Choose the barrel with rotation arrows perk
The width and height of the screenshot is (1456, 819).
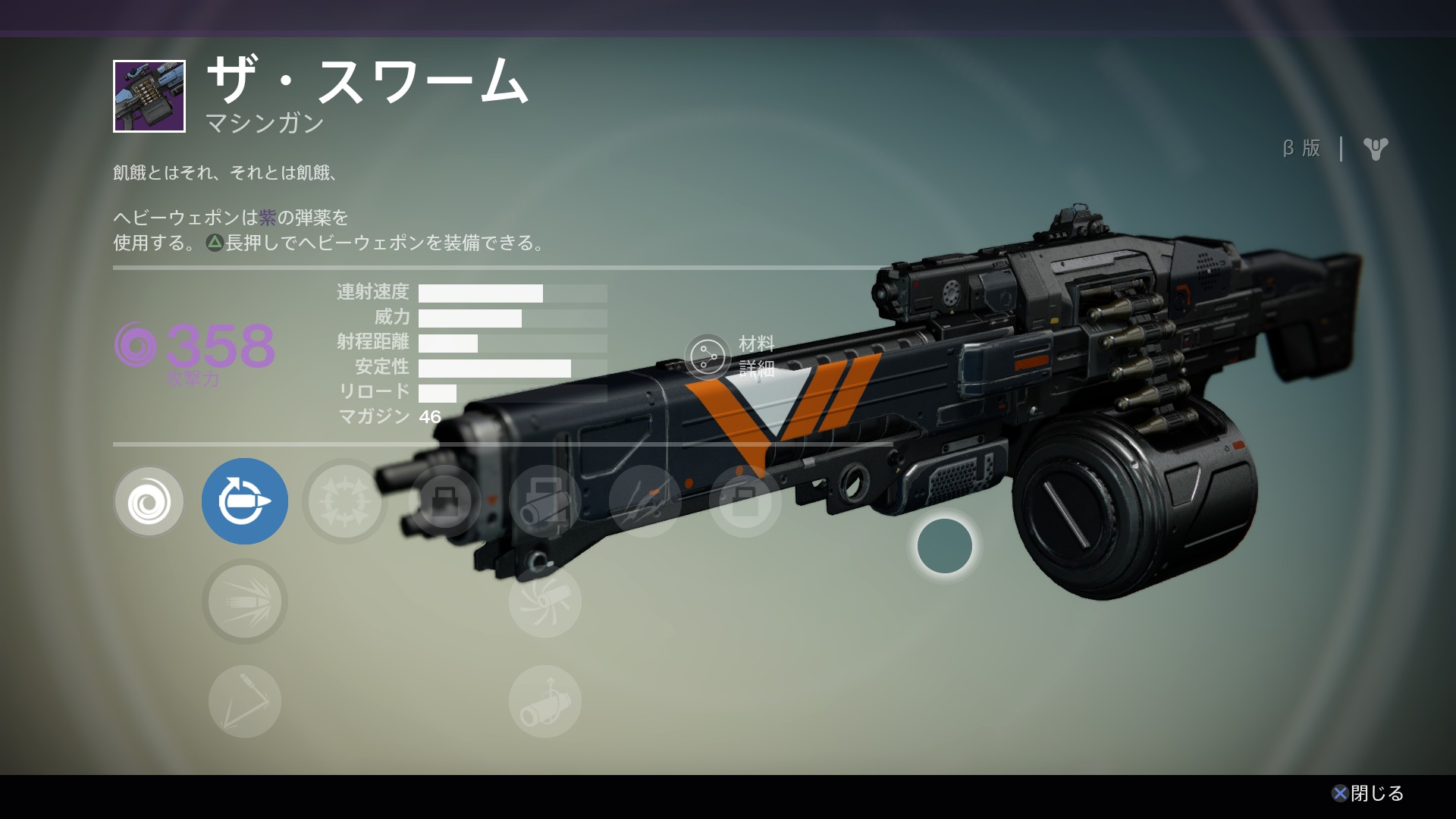tap(545, 701)
